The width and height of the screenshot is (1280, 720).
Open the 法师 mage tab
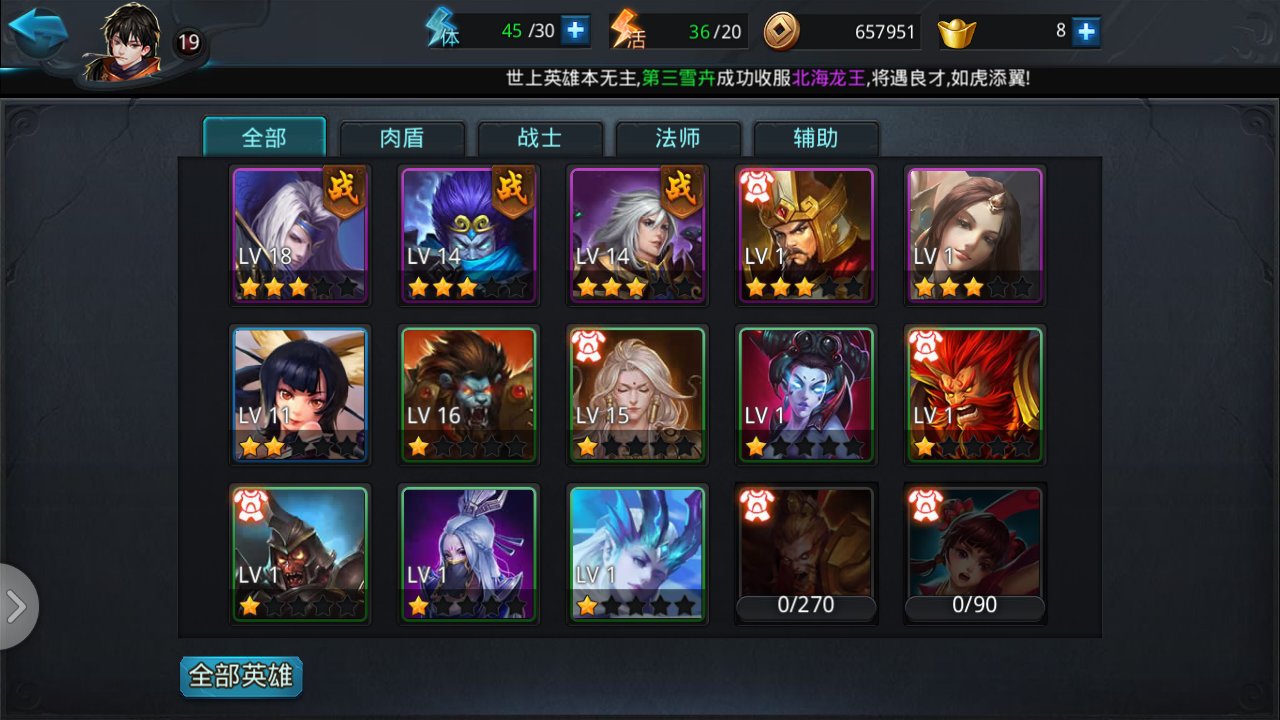(x=679, y=138)
